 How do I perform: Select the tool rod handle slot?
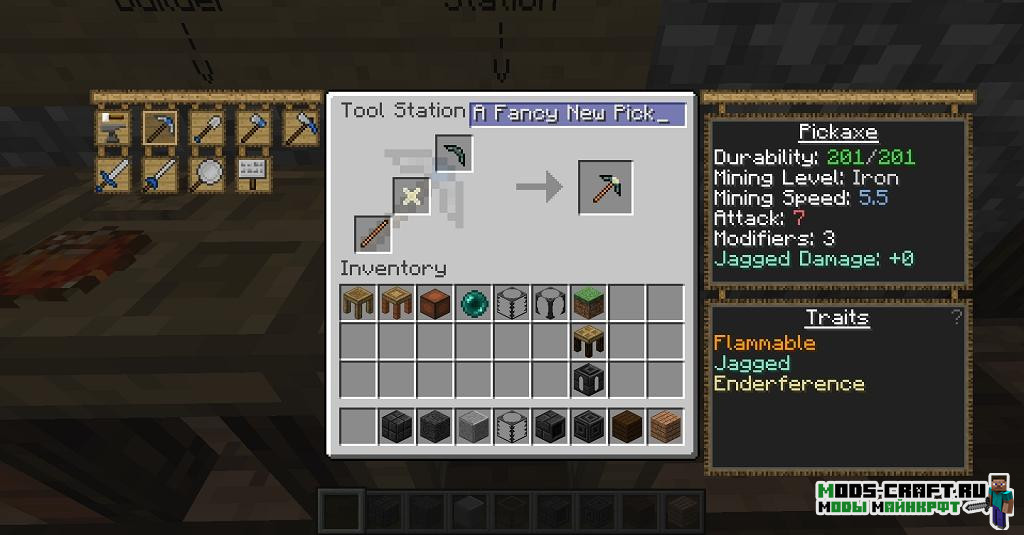click(x=373, y=234)
